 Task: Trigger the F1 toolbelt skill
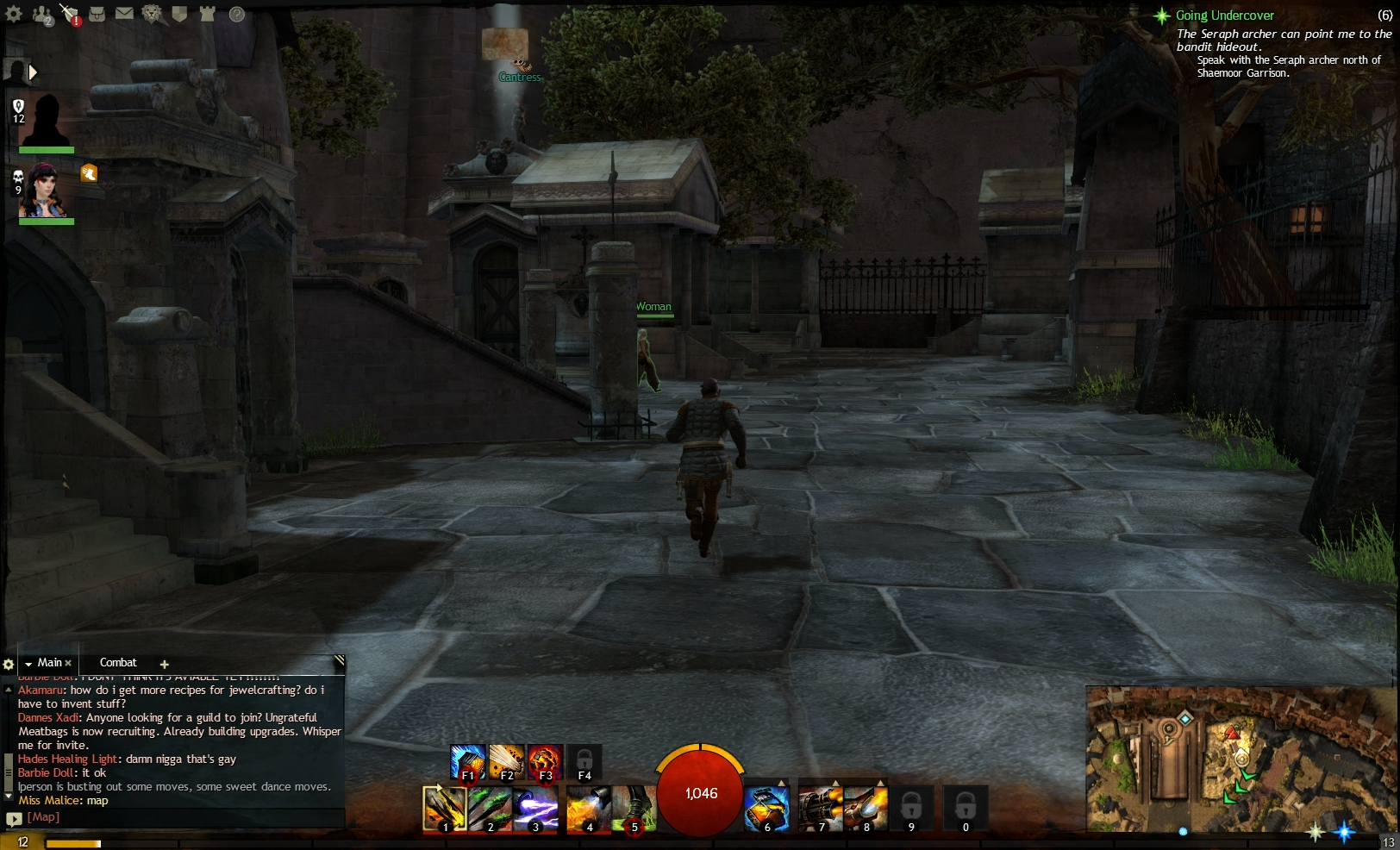click(468, 762)
